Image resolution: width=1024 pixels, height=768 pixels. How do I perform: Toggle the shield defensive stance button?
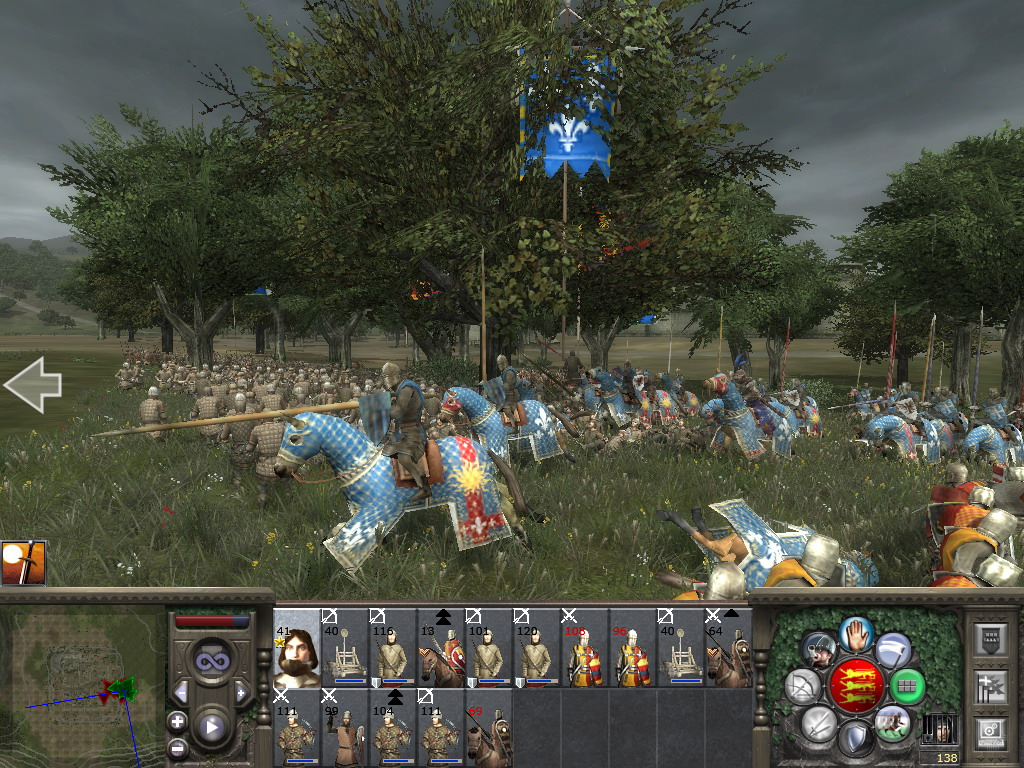[x=855, y=740]
